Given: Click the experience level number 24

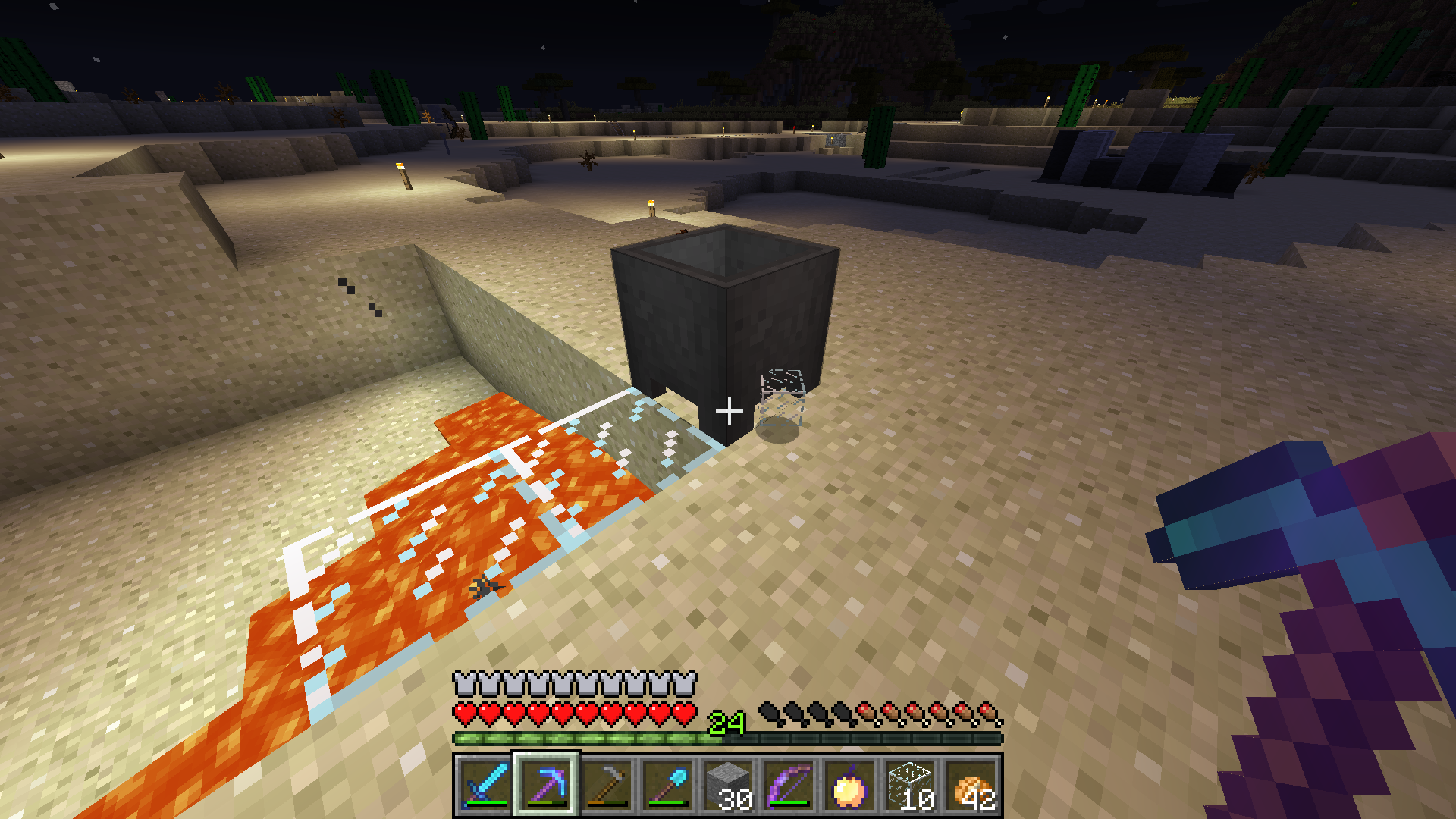Looking at the screenshot, I should pos(726,720).
